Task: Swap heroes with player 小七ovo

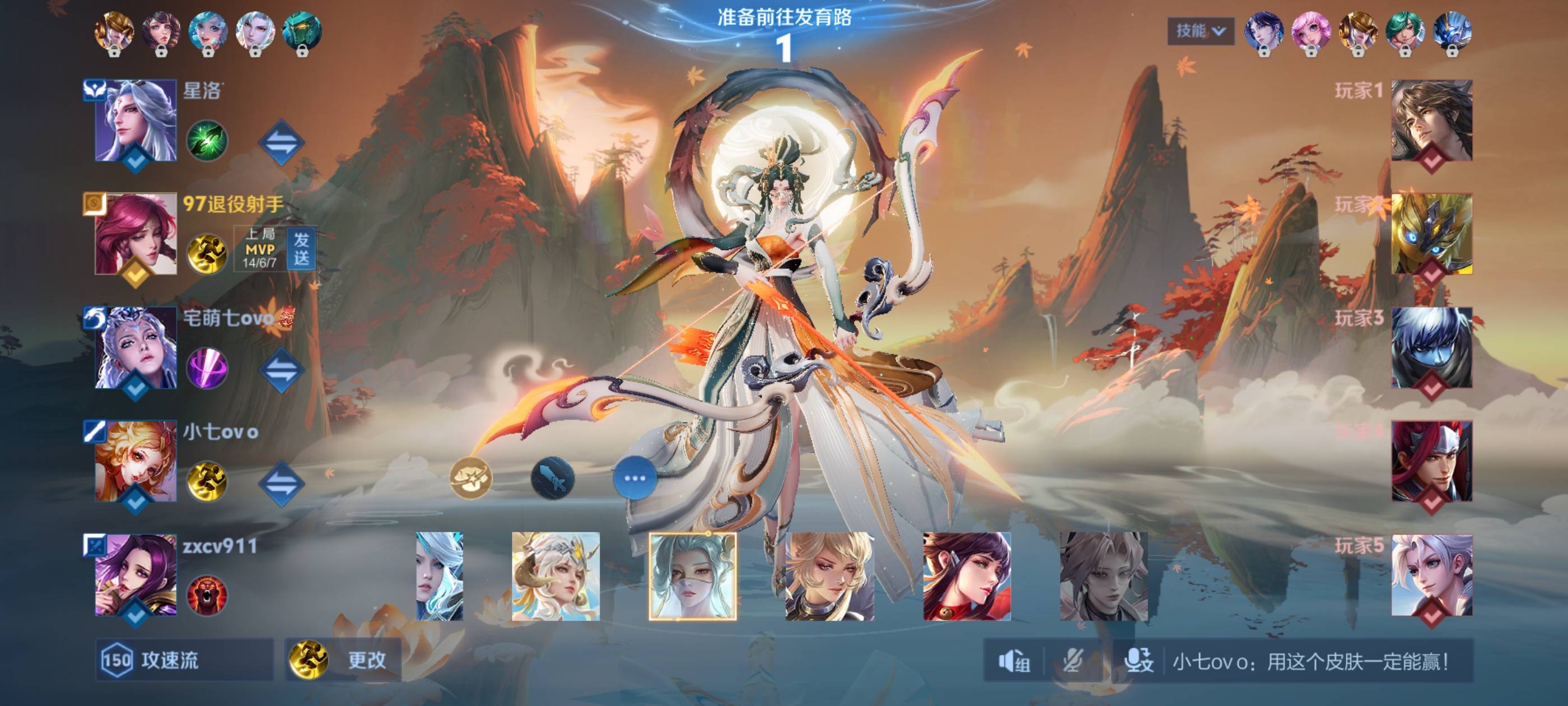Action: pos(281,483)
